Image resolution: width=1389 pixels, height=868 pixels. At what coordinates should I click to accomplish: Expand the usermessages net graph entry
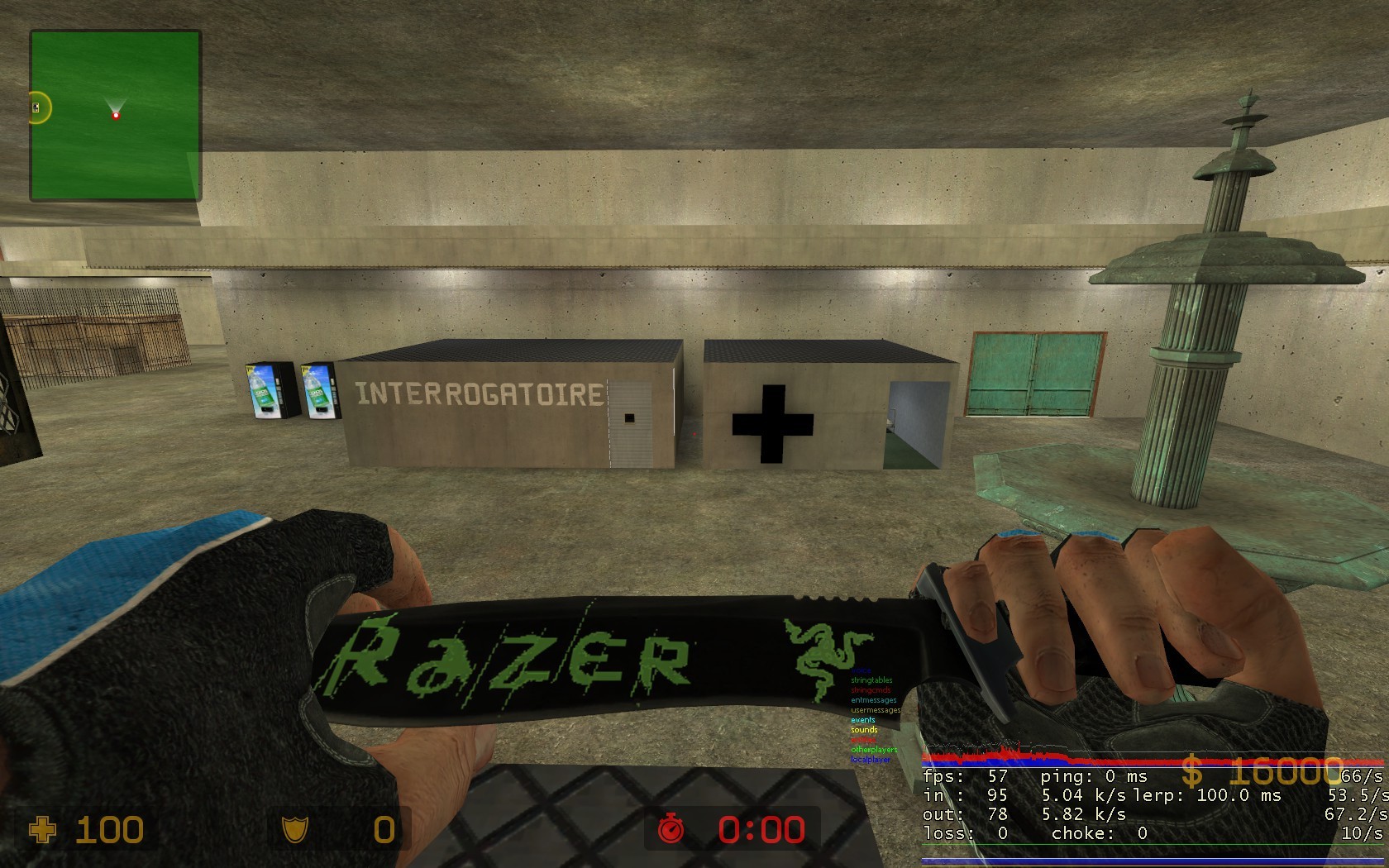875,710
